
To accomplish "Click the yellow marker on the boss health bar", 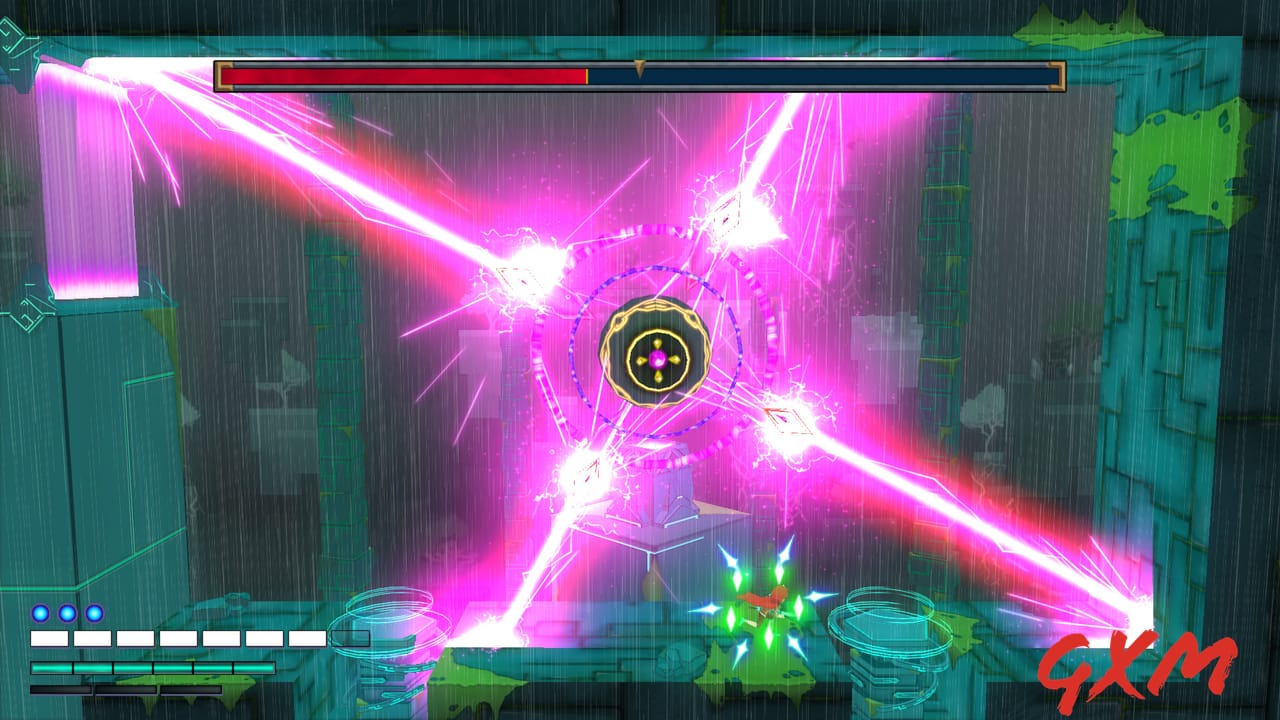I will (637, 67).
